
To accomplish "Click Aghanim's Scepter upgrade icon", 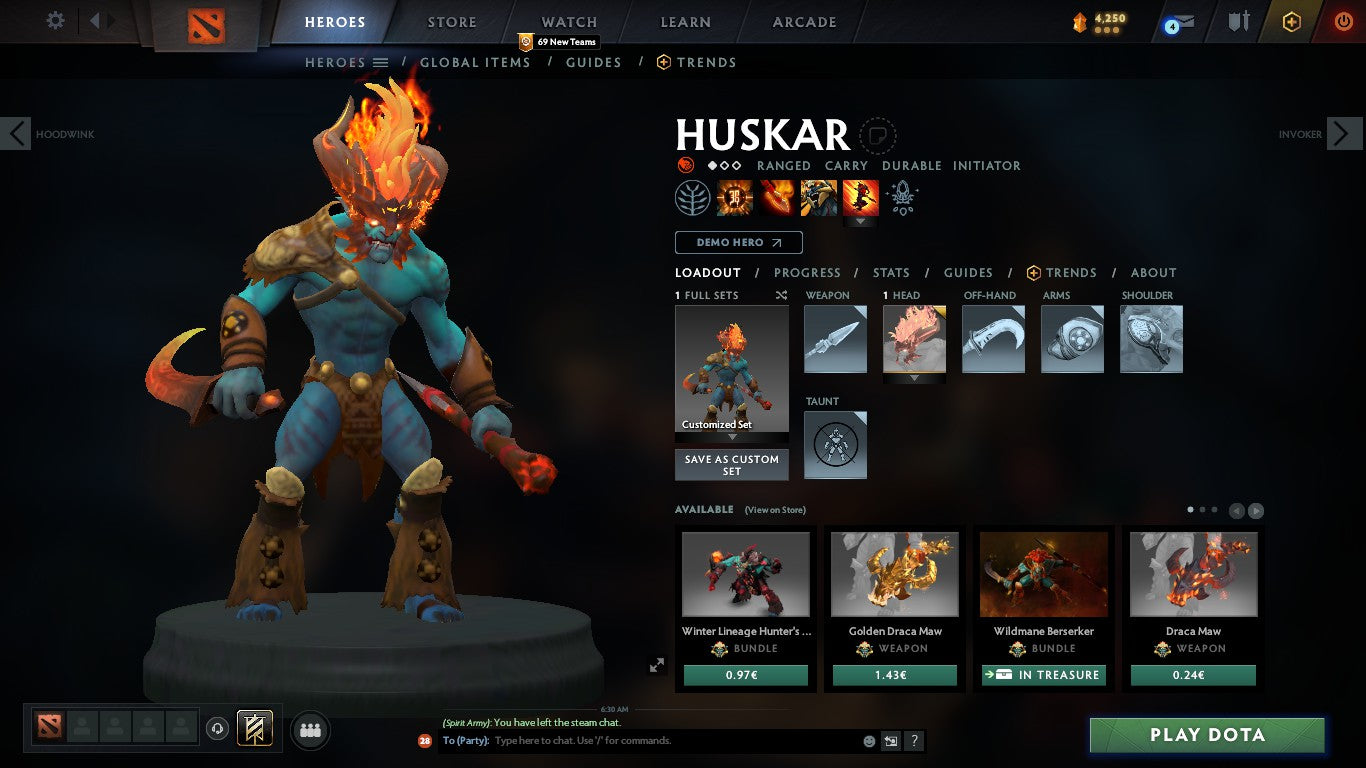I will tap(903, 199).
